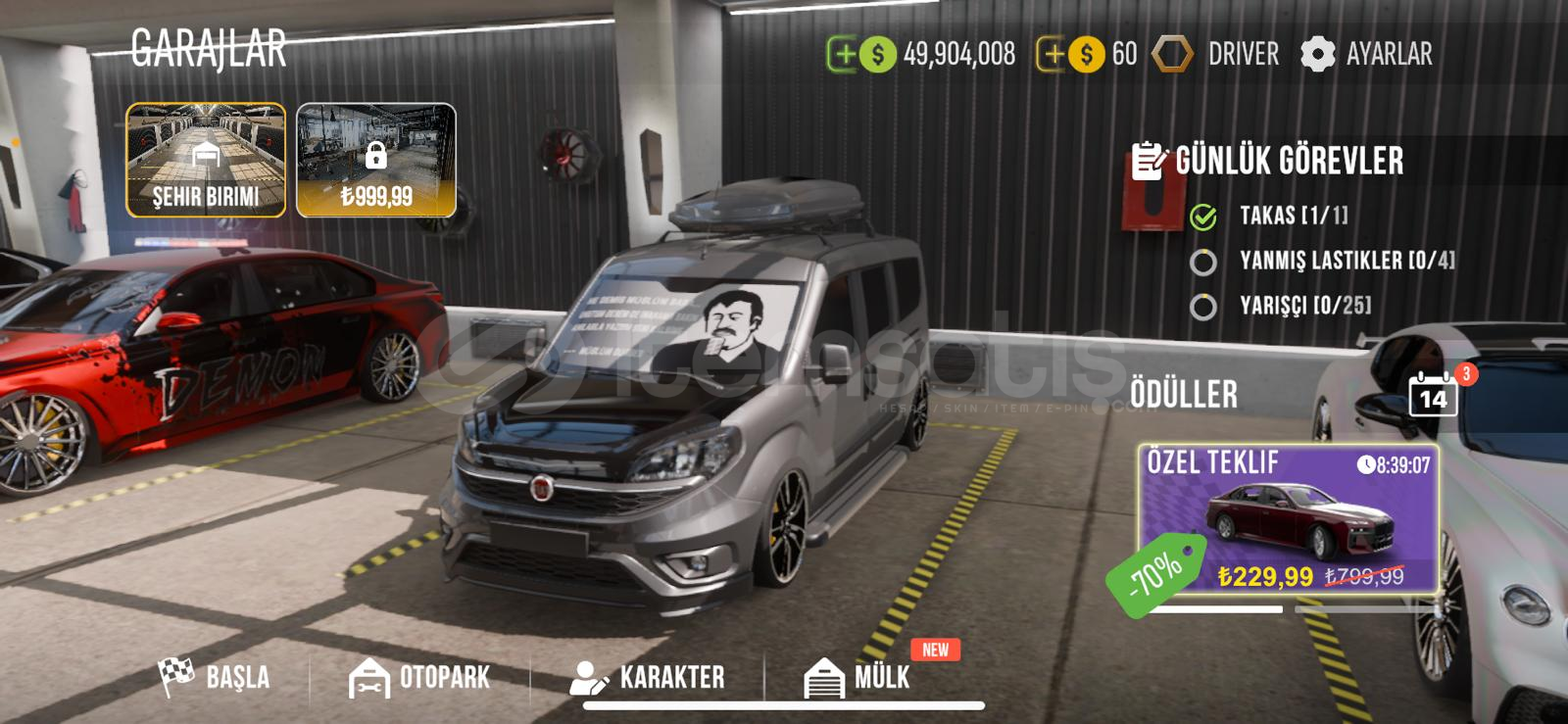Select the Şehir Birimi garage thumbnail

[206, 160]
